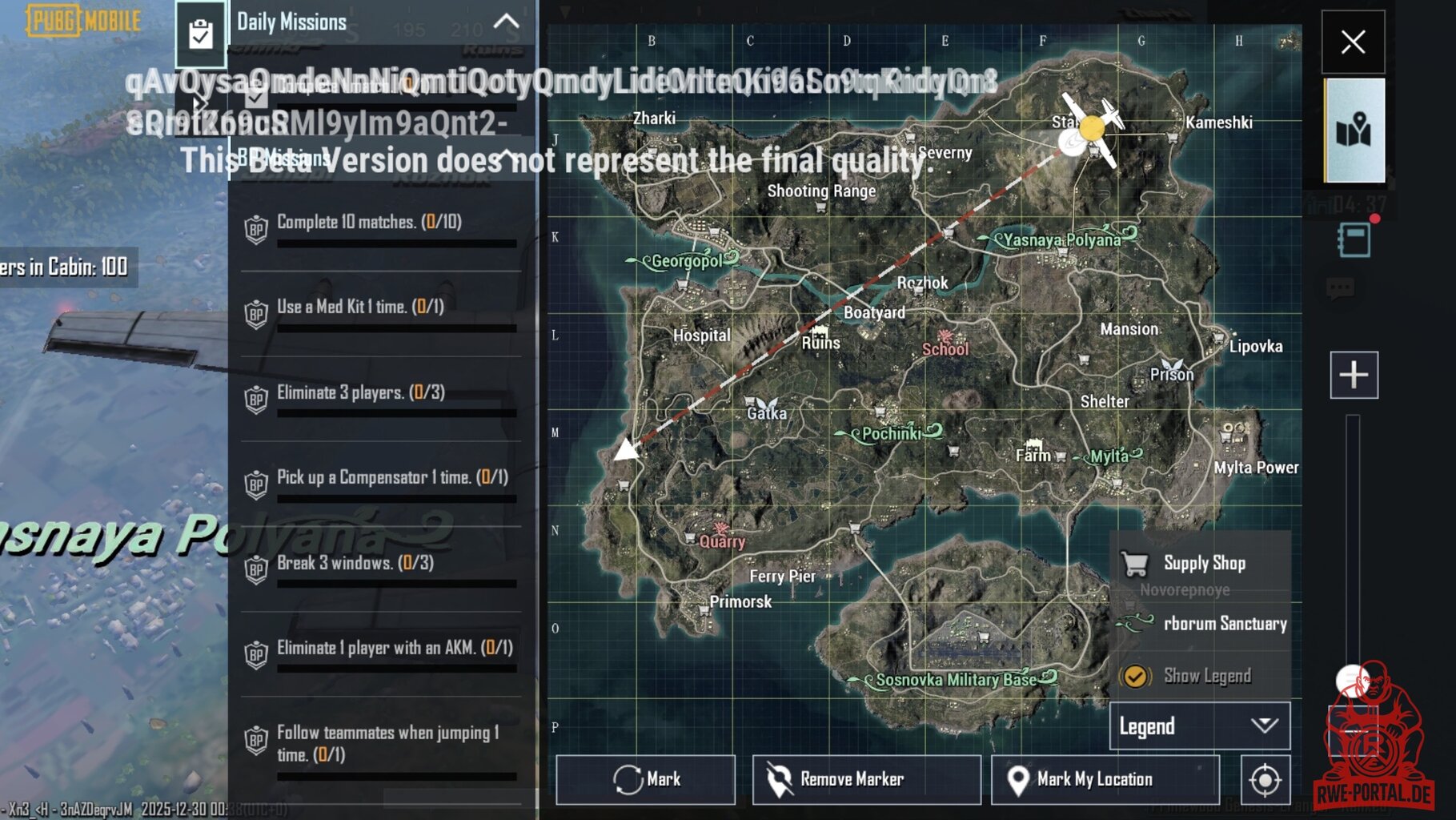Toggle the Show Legend checkbox
The image size is (1456, 820).
[x=1135, y=677]
